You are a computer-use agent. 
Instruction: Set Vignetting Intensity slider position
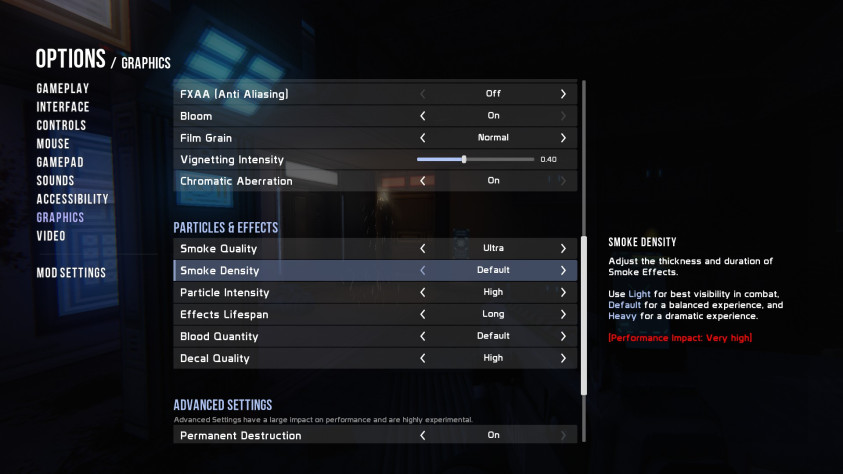coord(464,159)
